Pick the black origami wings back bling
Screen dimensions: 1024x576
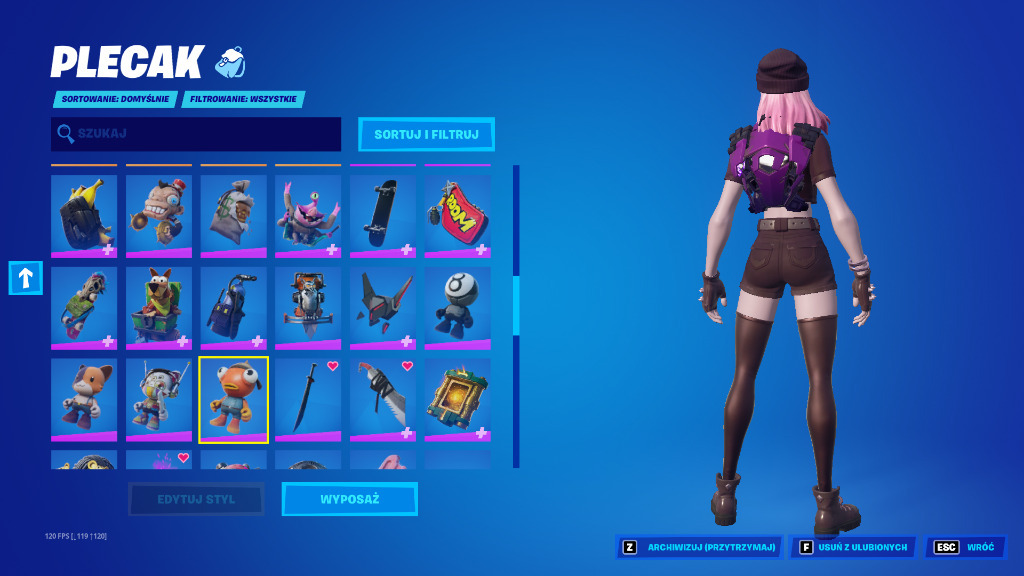(x=383, y=308)
